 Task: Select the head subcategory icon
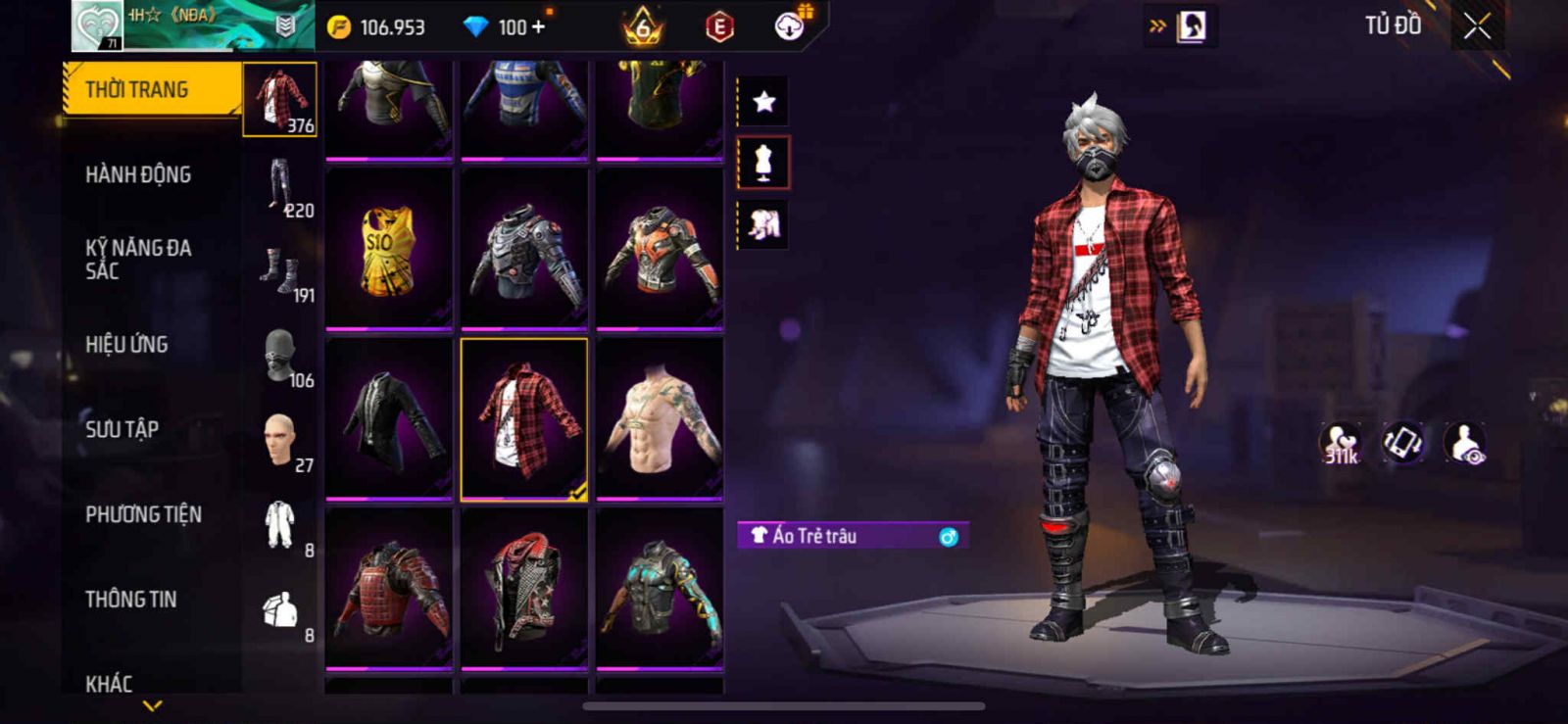(279, 440)
